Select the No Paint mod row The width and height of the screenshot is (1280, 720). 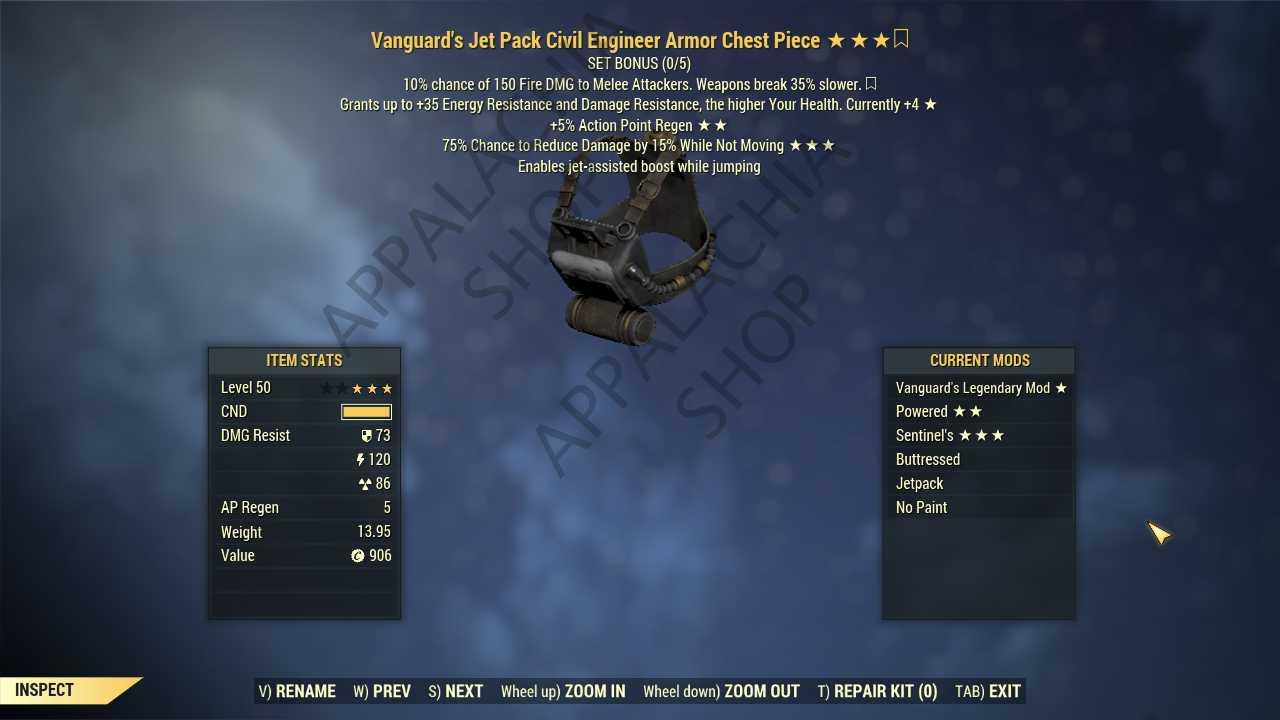click(979, 508)
